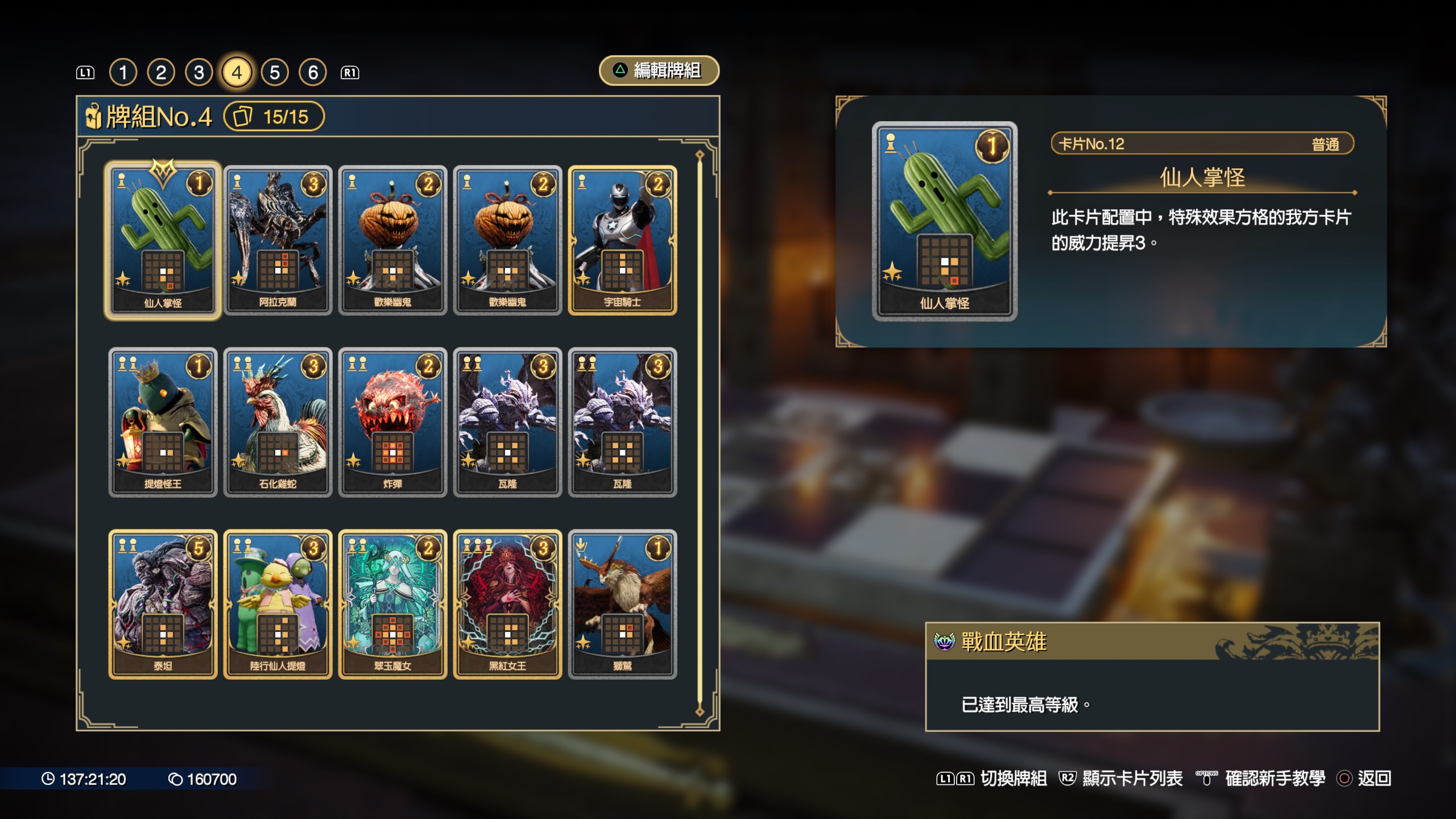Select the 翠玉魔女 emerald witch card

(x=392, y=604)
